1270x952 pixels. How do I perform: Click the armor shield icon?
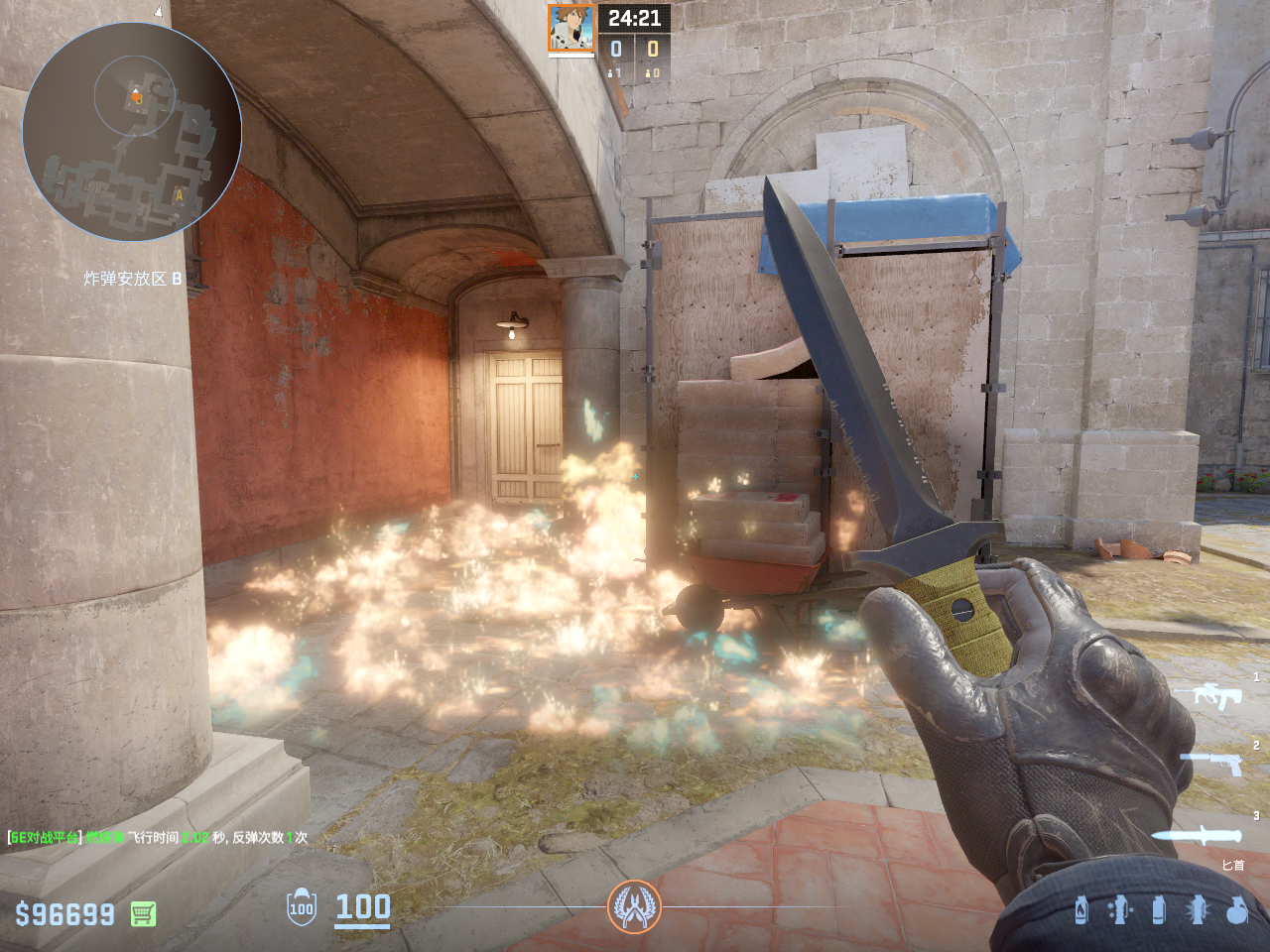(302, 907)
